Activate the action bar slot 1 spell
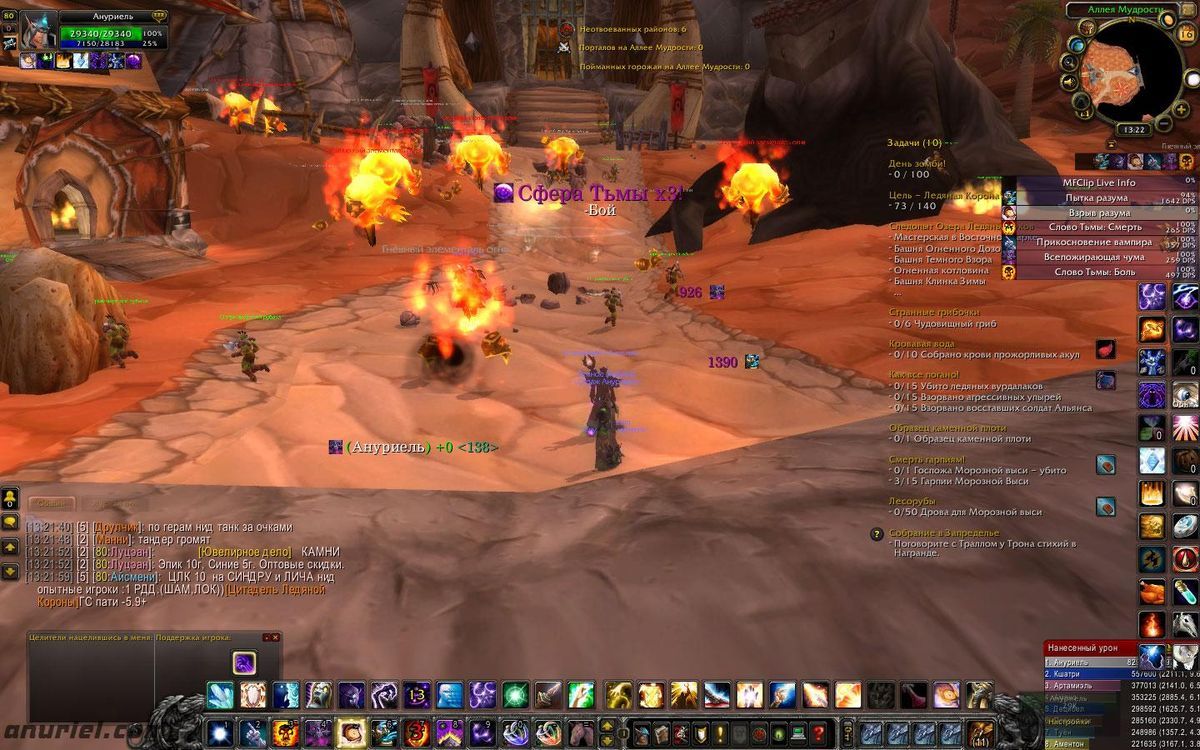Screen dimensions: 1200x750 click(219, 731)
